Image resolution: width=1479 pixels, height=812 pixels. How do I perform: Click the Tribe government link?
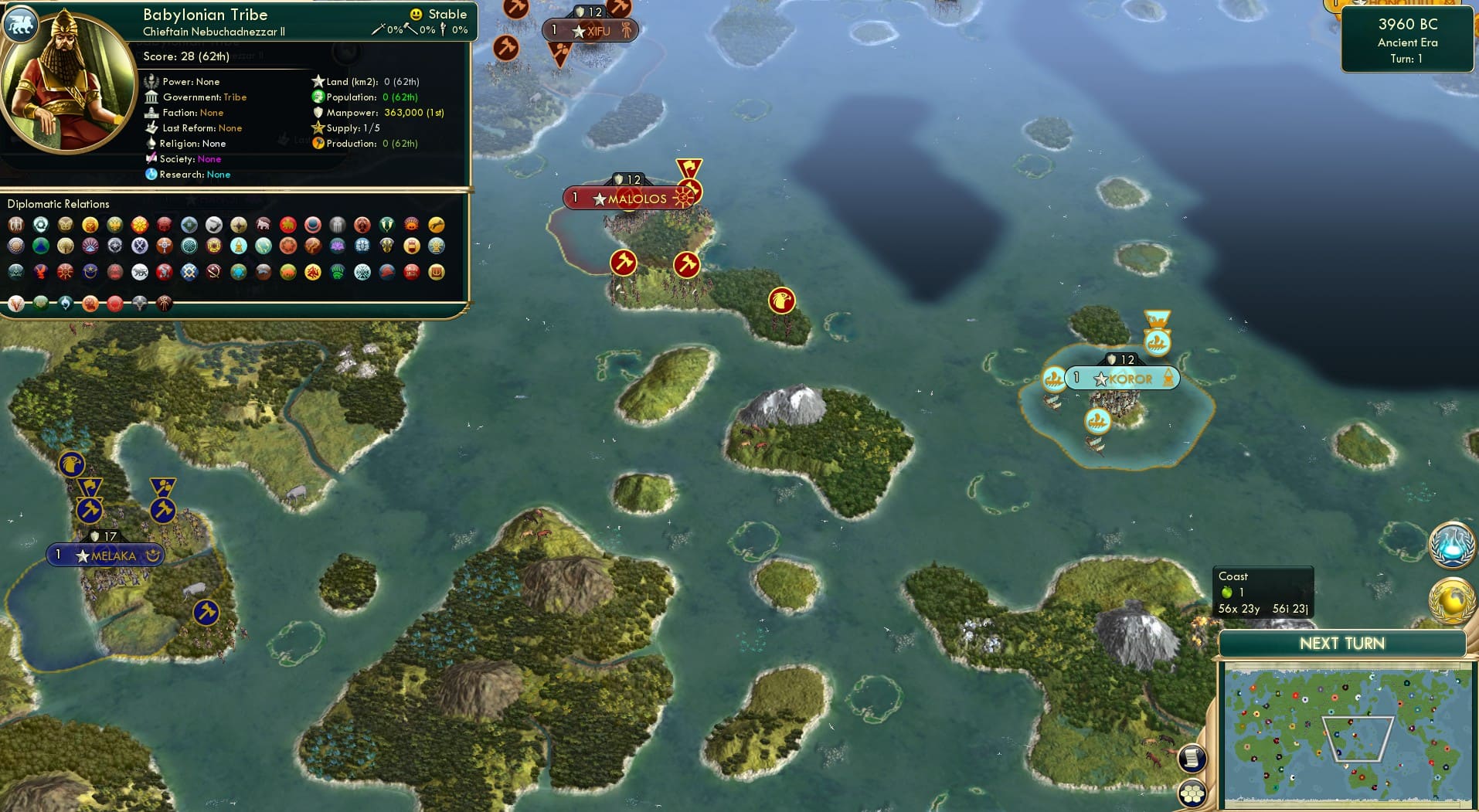[x=236, y=97]
